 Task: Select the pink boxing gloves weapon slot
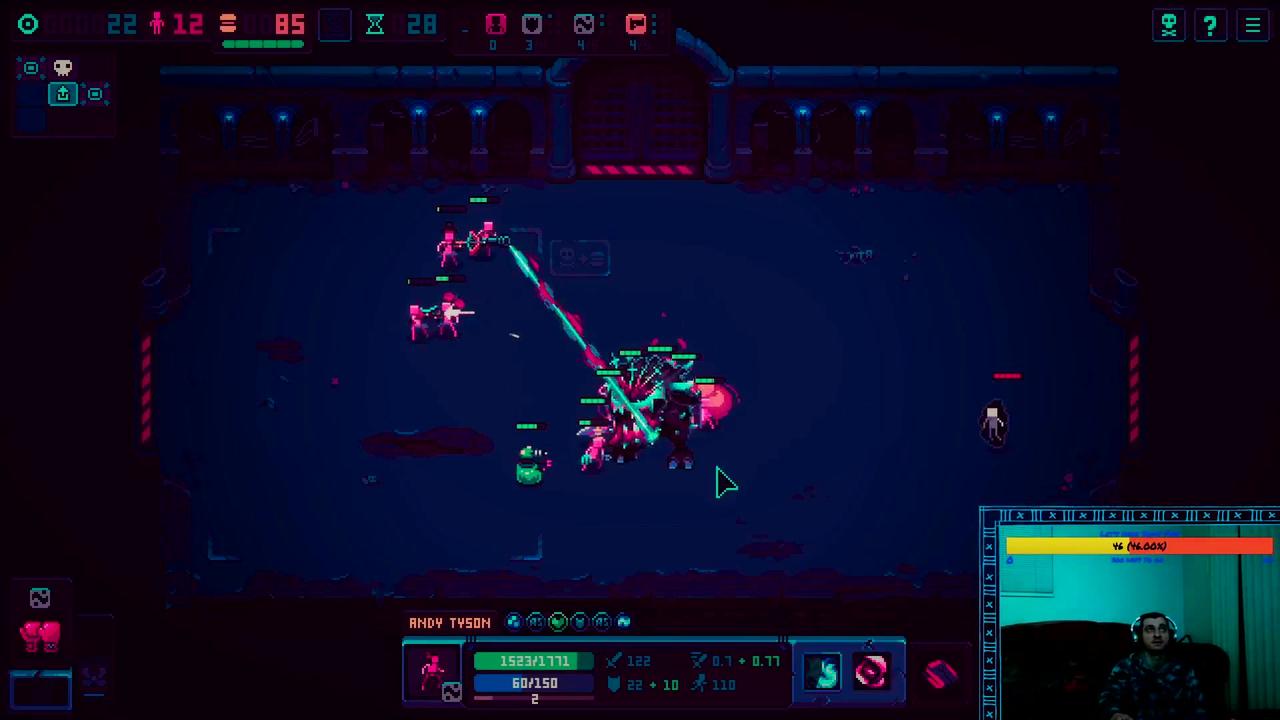(40, 636)
